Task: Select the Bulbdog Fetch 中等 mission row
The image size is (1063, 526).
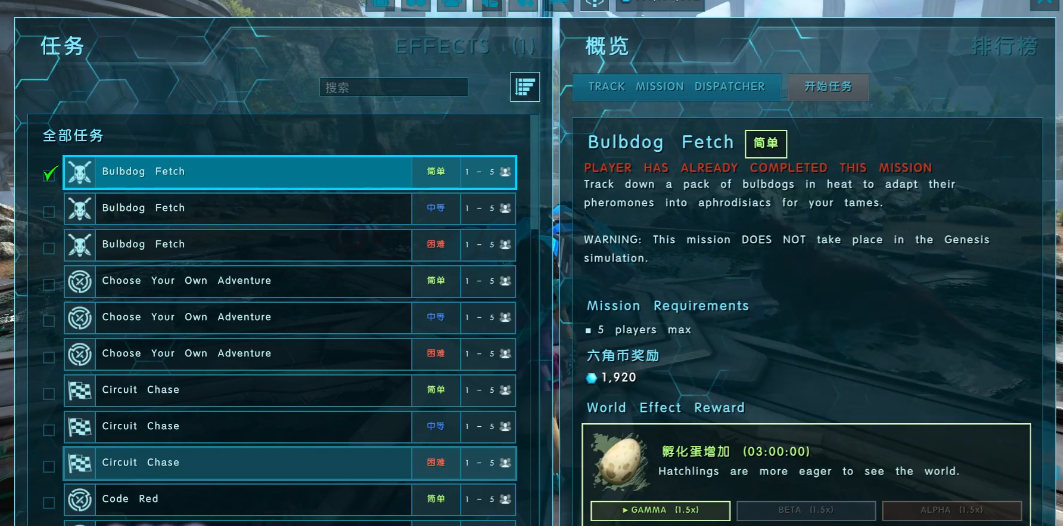Action: [x=240, y=208]
